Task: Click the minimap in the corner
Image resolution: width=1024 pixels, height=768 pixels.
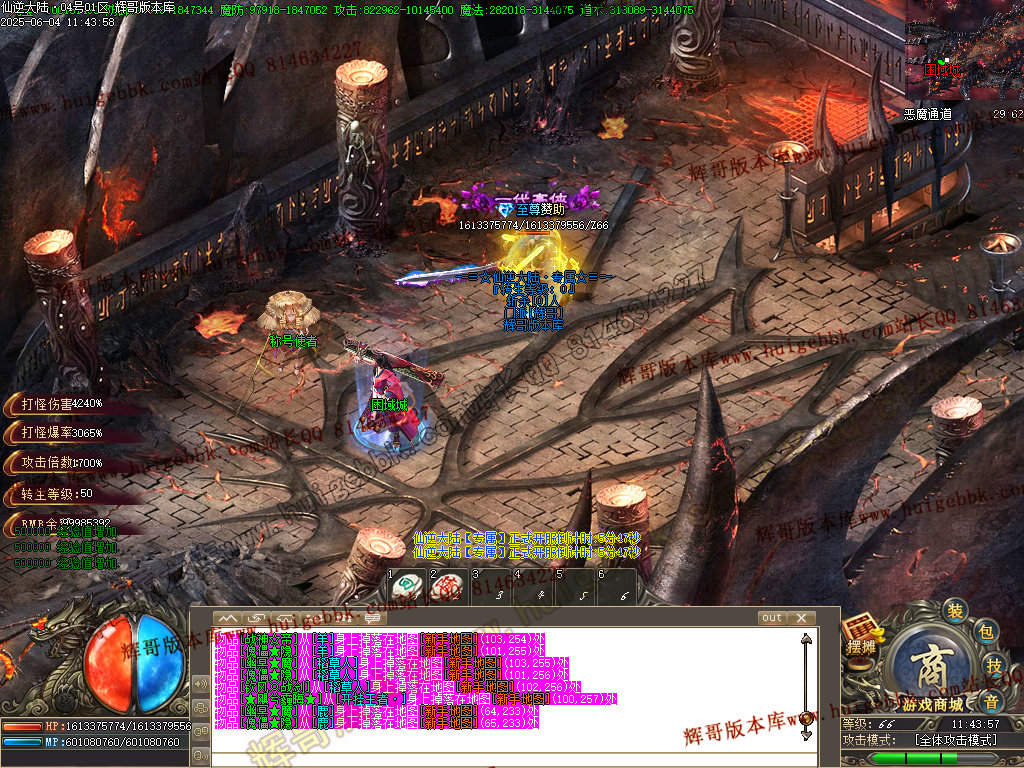Action: (964, 50)
